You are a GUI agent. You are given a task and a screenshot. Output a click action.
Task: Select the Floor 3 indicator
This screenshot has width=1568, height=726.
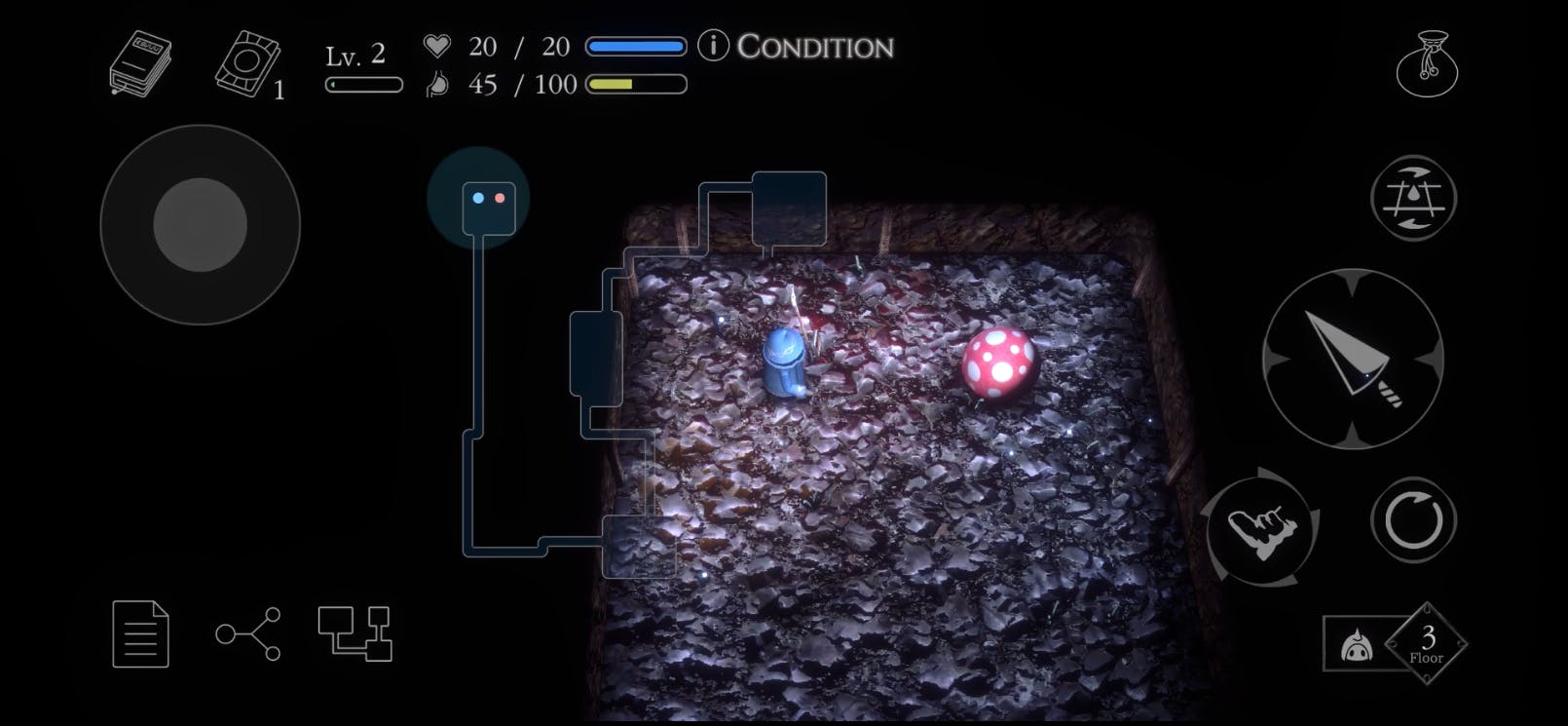point(1425,643)
